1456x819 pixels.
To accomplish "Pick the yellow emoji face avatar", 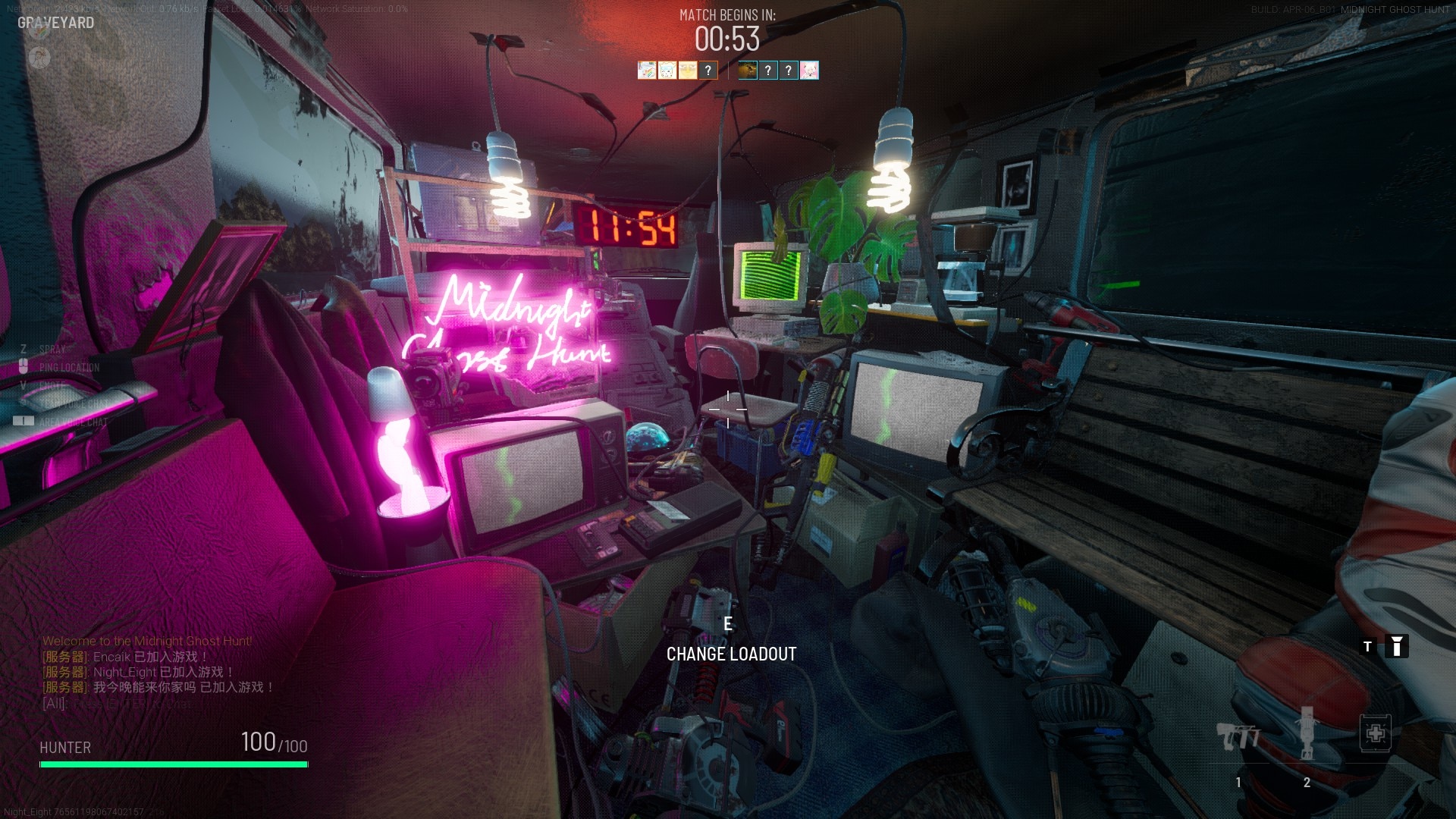I will tap(687, 71).
